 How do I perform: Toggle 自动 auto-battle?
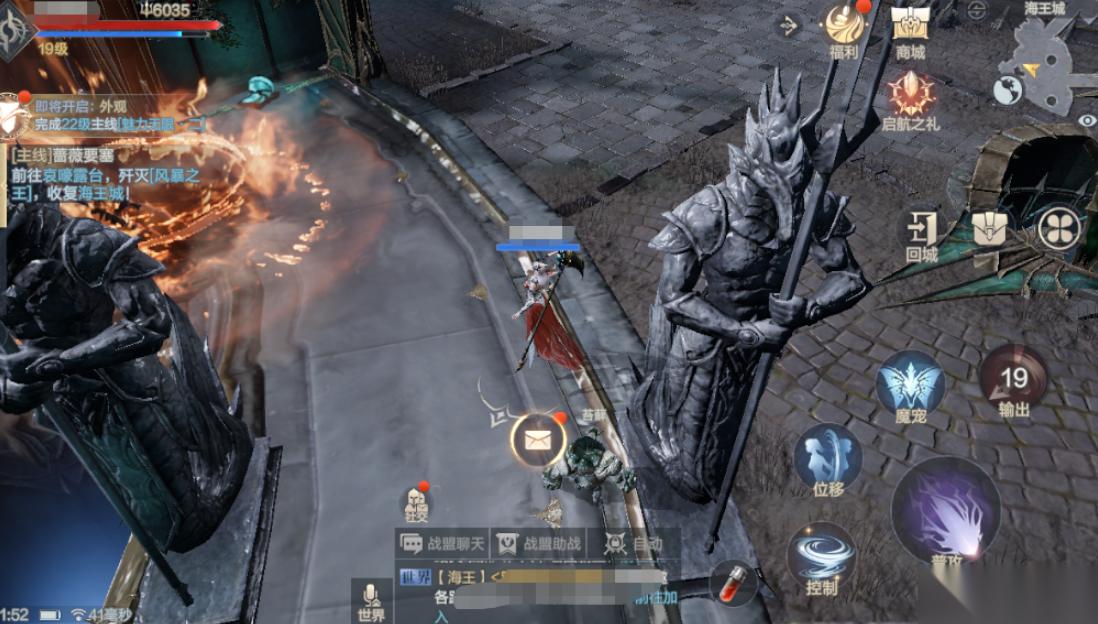pyautogui.click(x=634, y=543)
